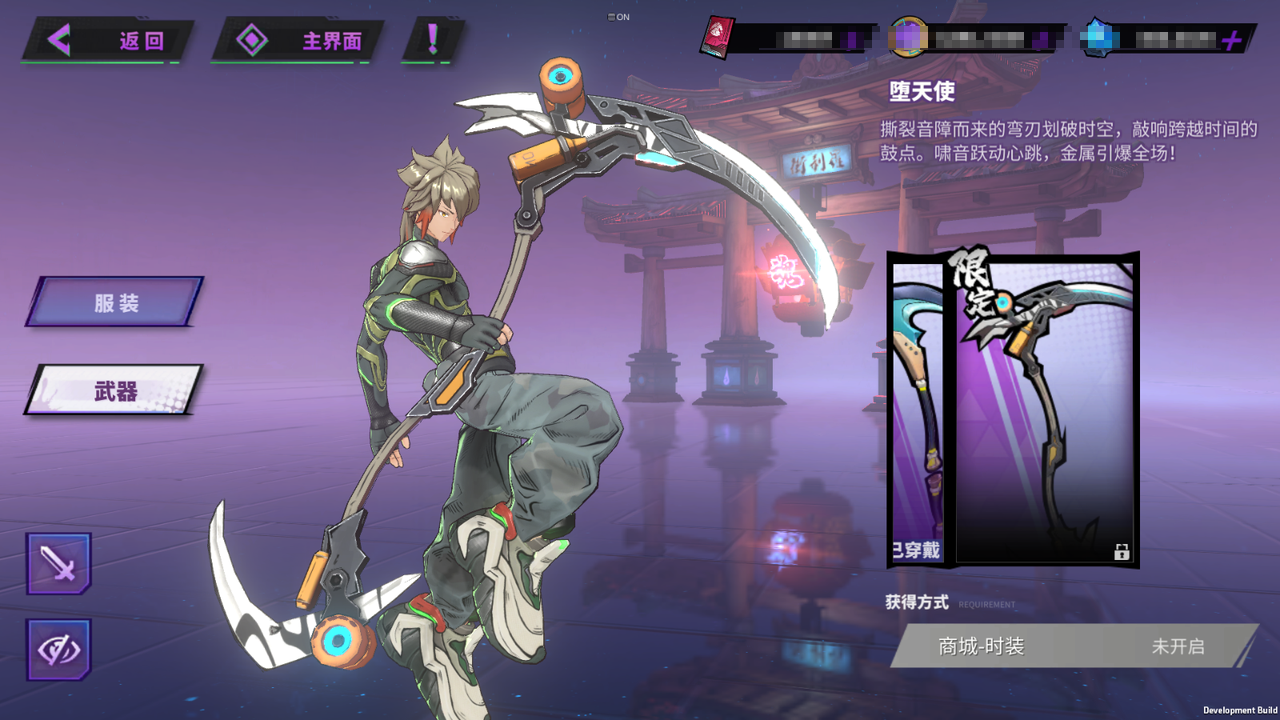Click the red ticket currency icon
The image size is (1280, 720).
(716, 37)
